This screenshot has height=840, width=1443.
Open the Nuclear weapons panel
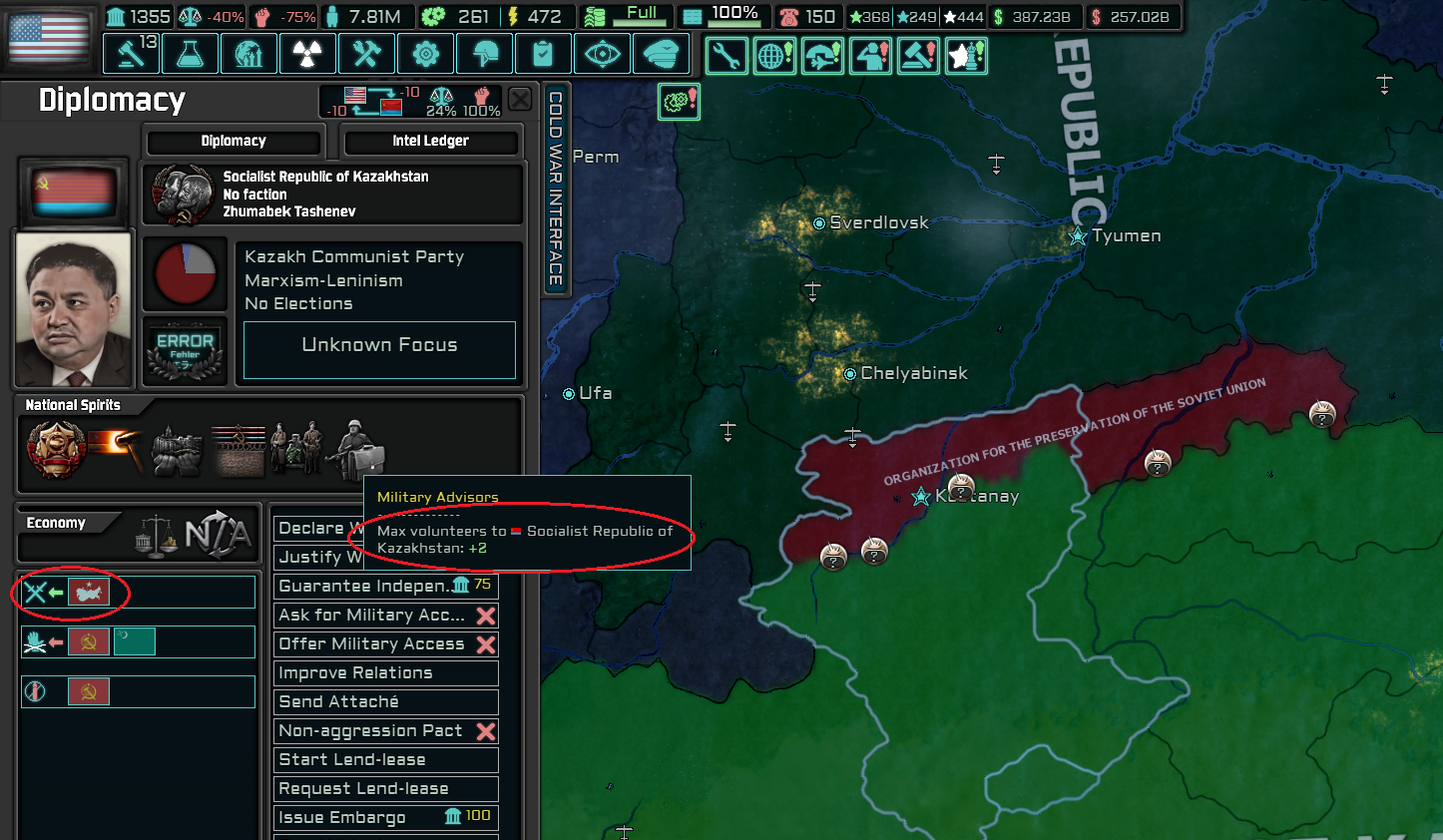(x=307, y=54)
